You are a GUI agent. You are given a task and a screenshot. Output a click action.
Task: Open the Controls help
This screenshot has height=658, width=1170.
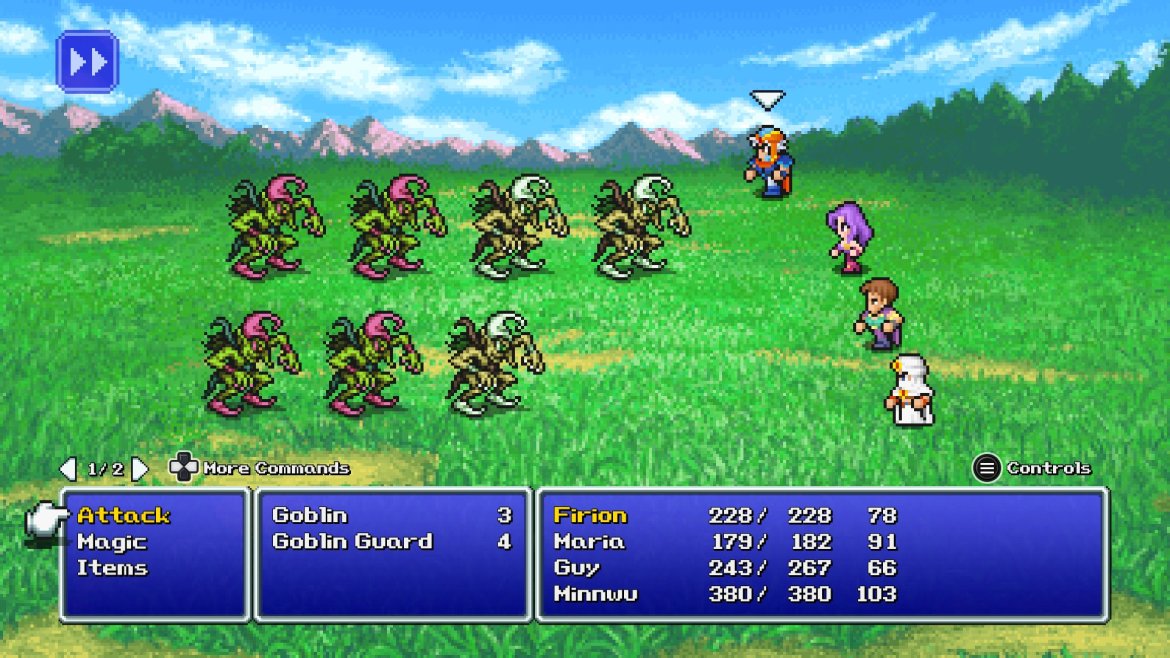[1033, 468]
